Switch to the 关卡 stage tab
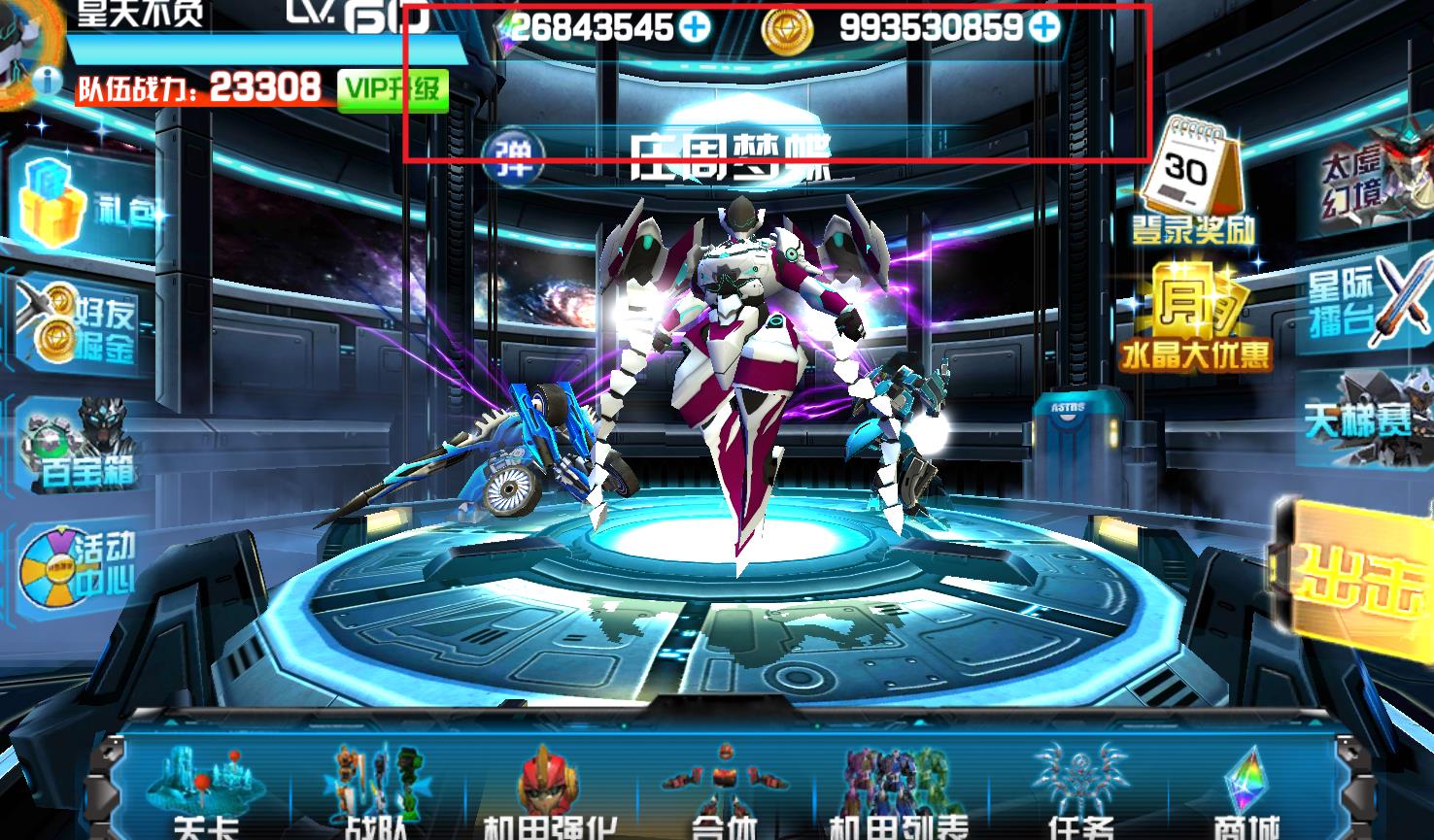Screen dimensions: 1434x840 [x=204, y=787]
